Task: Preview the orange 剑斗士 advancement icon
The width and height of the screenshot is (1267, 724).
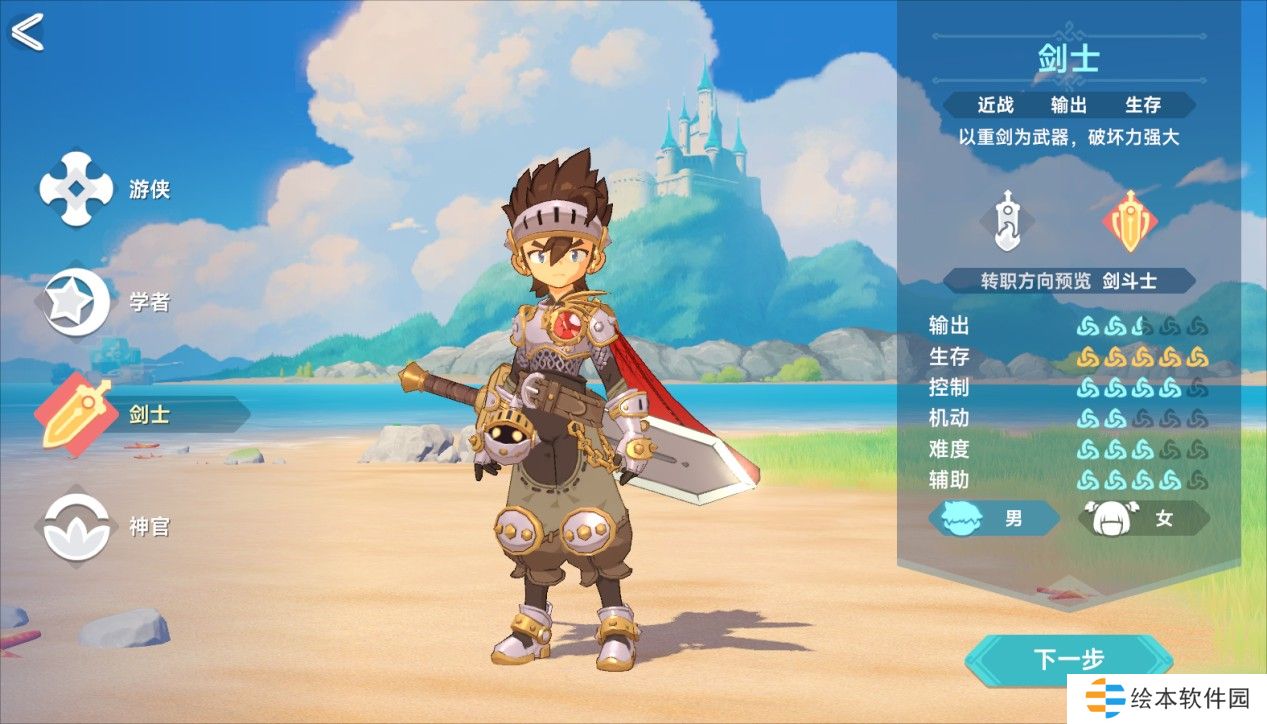Action: coord(1130,220)
